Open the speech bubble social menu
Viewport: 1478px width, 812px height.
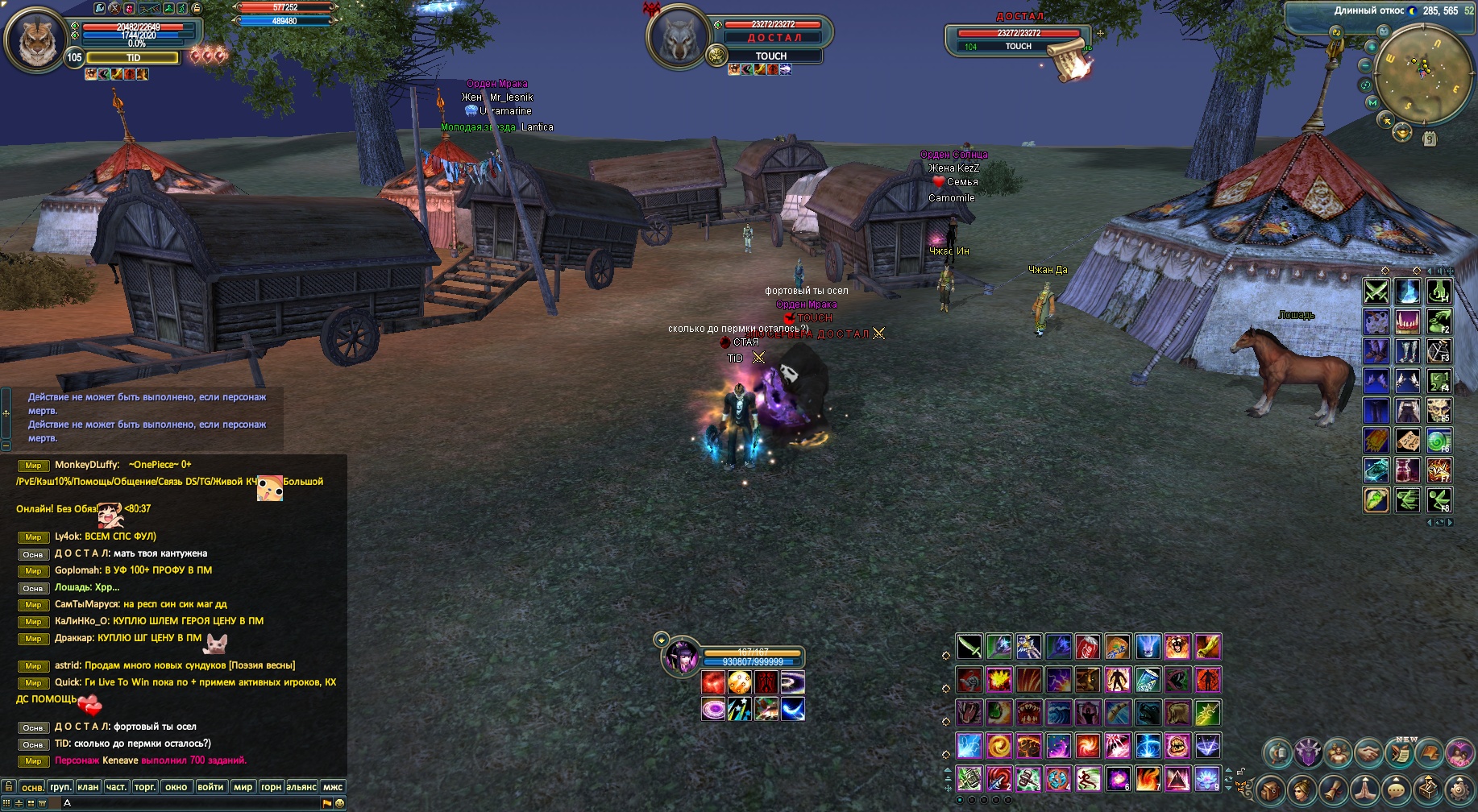pyautogui.click(x=1397, y=789)
